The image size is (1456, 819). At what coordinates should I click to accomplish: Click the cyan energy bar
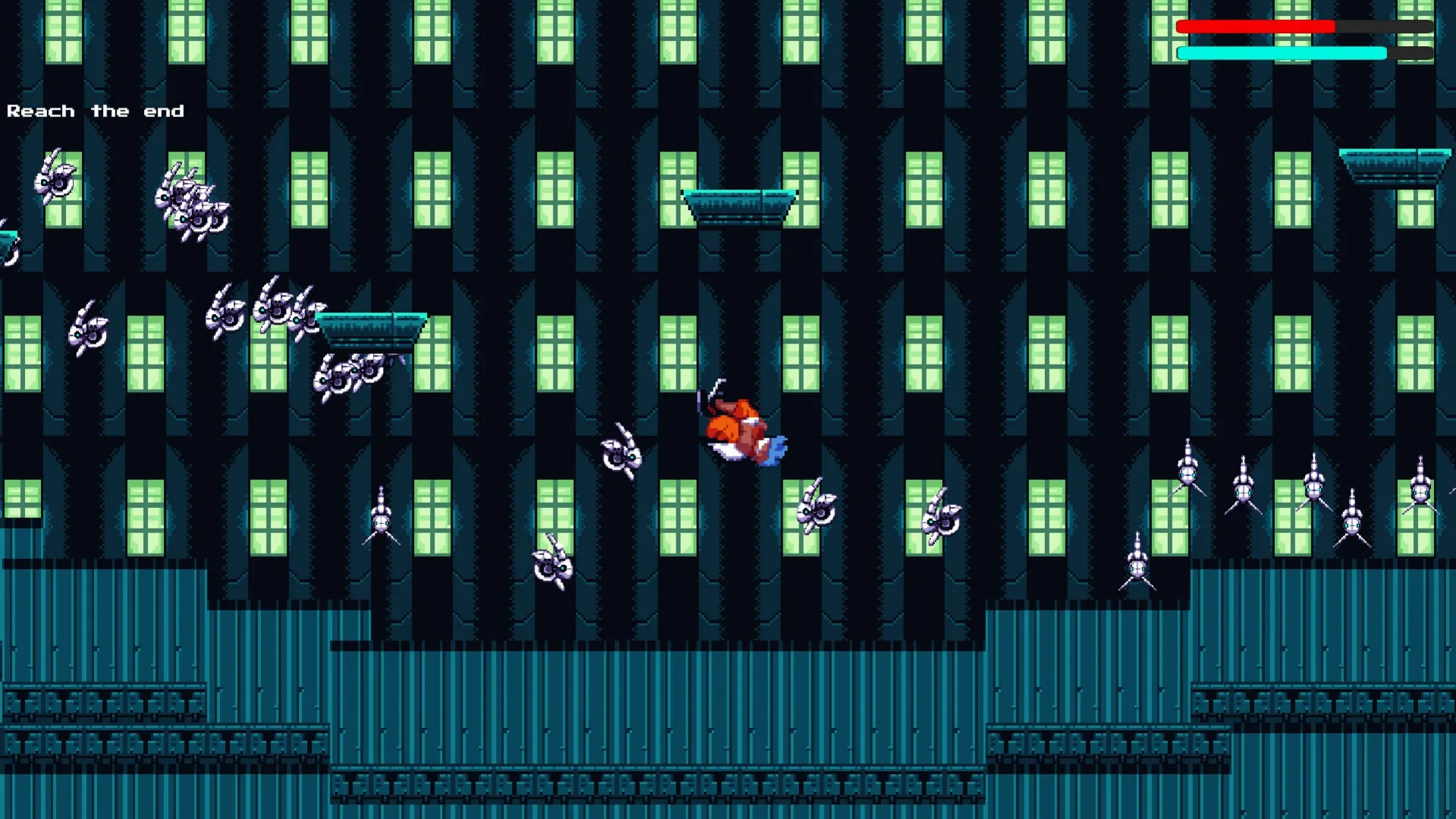click(x=1282, y=53)
